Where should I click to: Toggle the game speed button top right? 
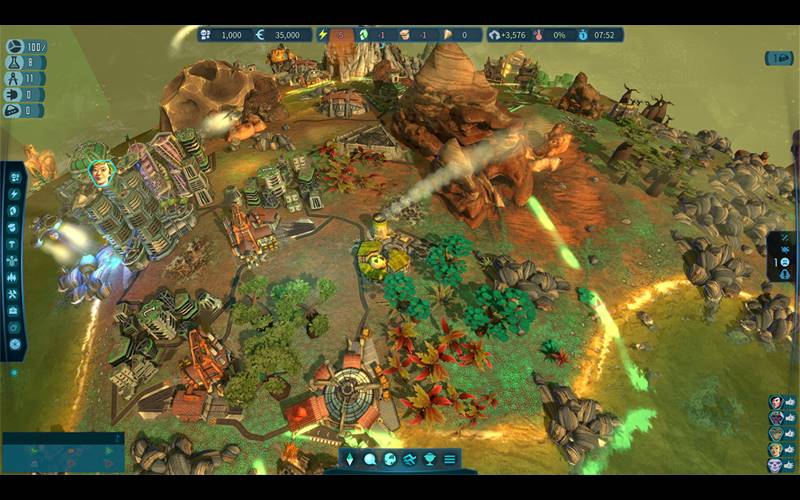tap(779, 58)
